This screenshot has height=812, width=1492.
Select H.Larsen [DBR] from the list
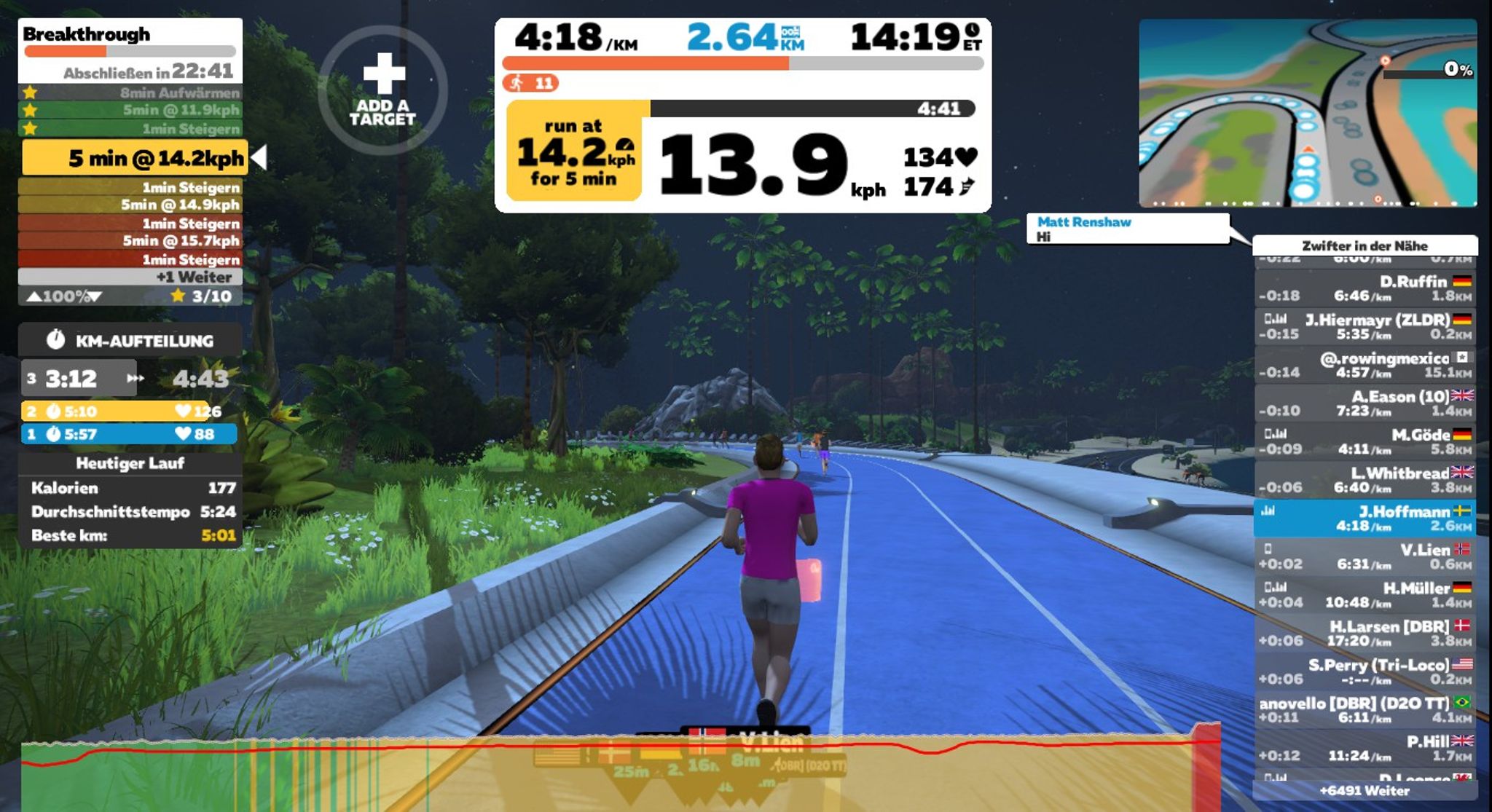coord(1364,633)
